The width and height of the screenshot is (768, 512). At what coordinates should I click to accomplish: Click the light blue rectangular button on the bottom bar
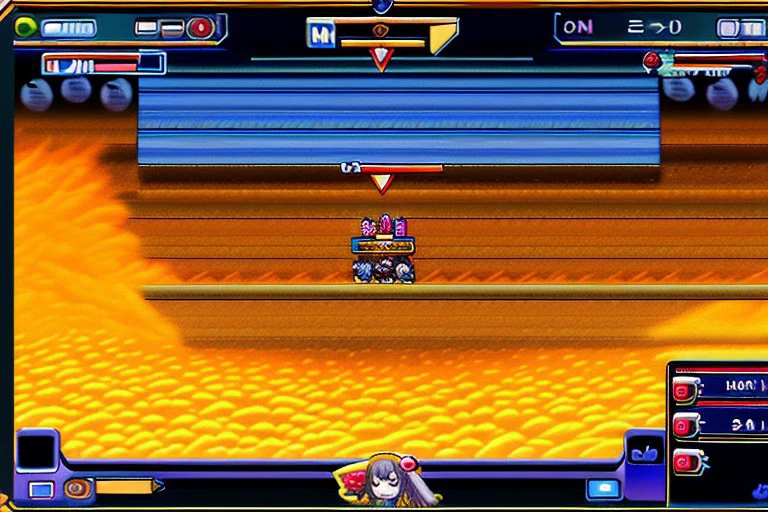[603, 488]
